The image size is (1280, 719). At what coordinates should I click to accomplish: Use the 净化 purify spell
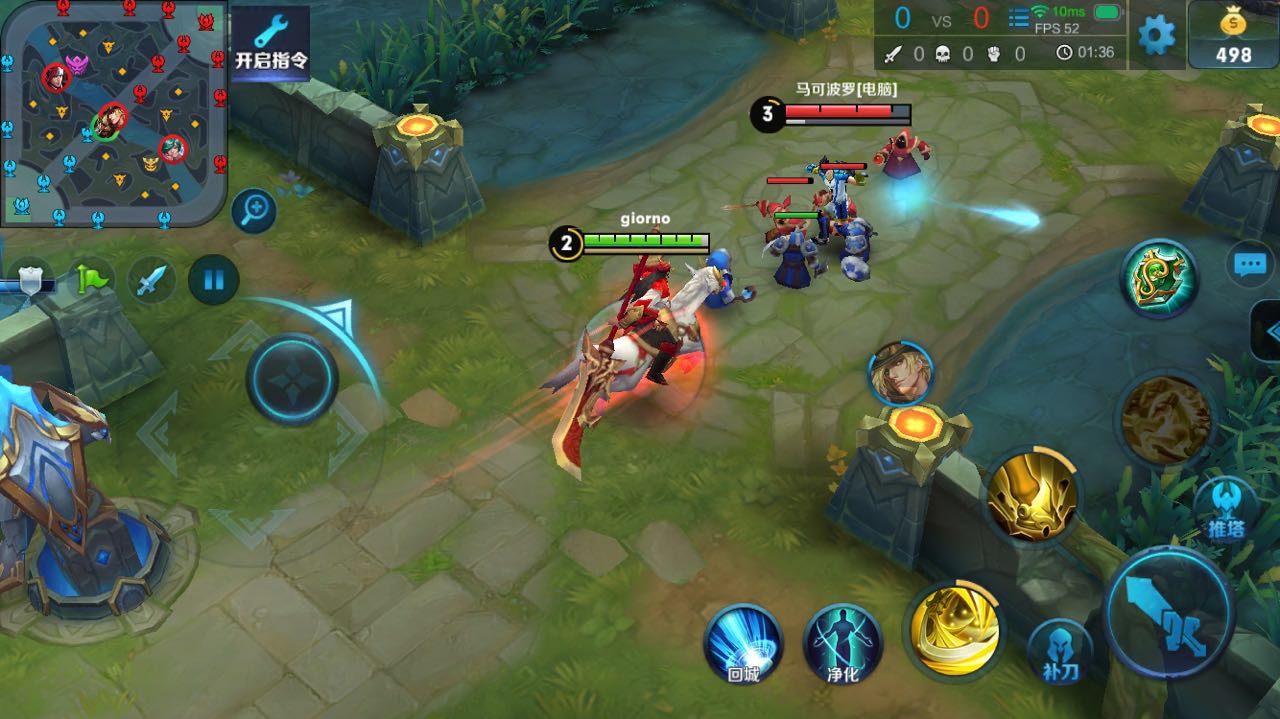(x=842, y=643)
